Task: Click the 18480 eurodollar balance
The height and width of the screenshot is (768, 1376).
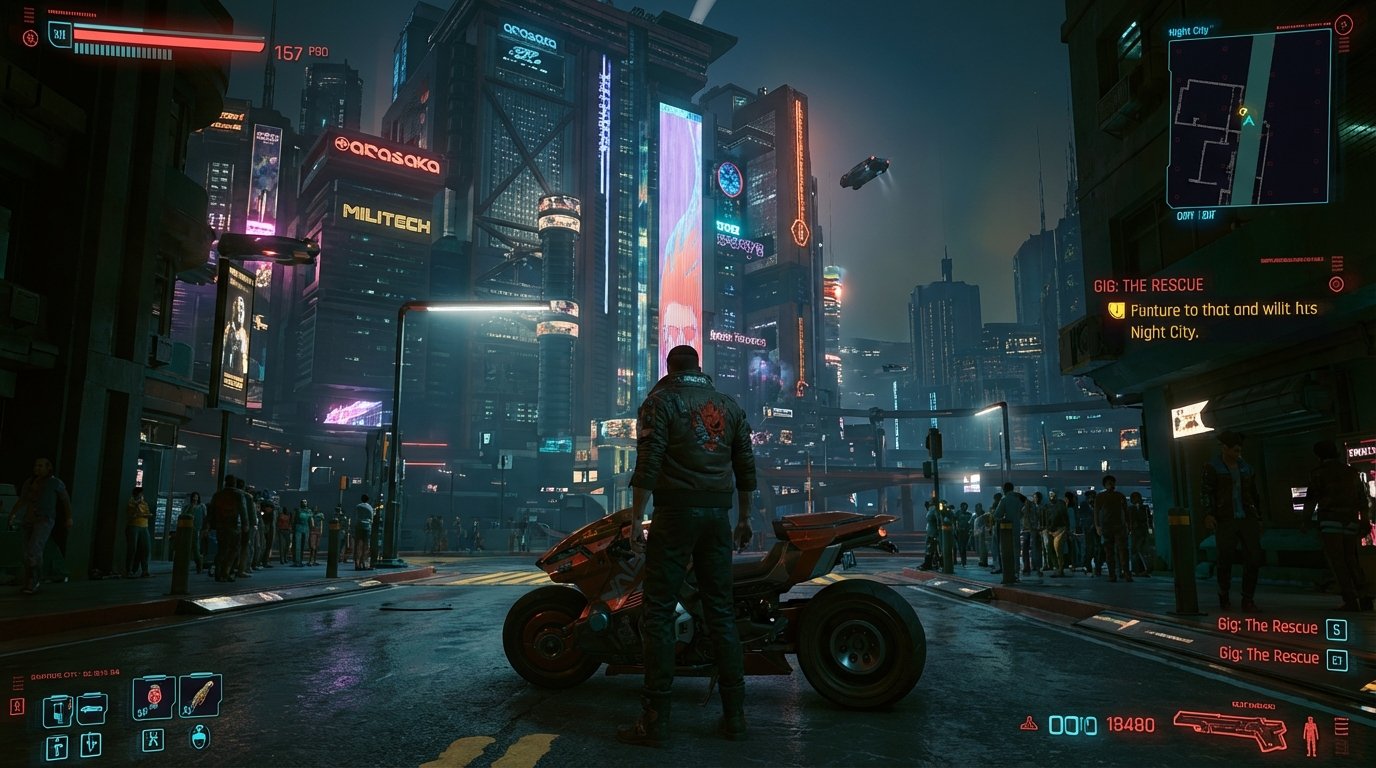Action: [1131, 725]
